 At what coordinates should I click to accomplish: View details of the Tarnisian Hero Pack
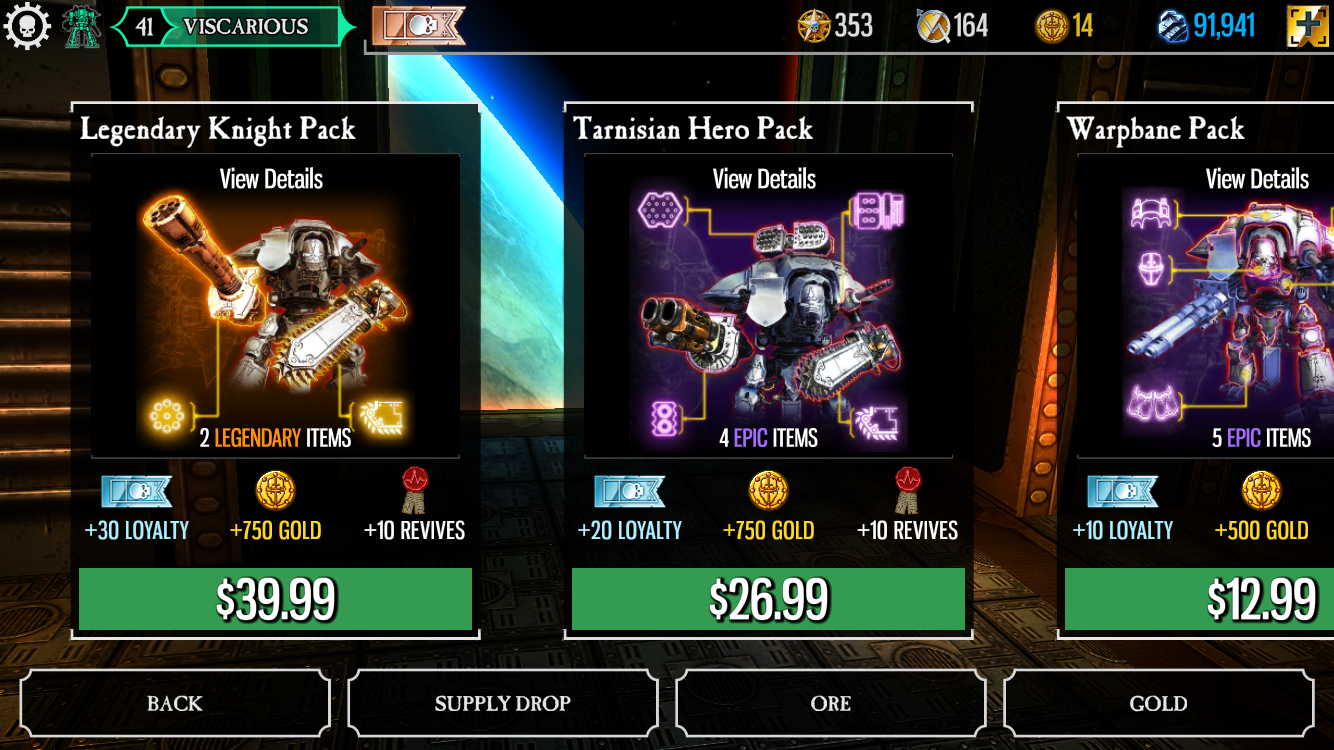(764, 180)
